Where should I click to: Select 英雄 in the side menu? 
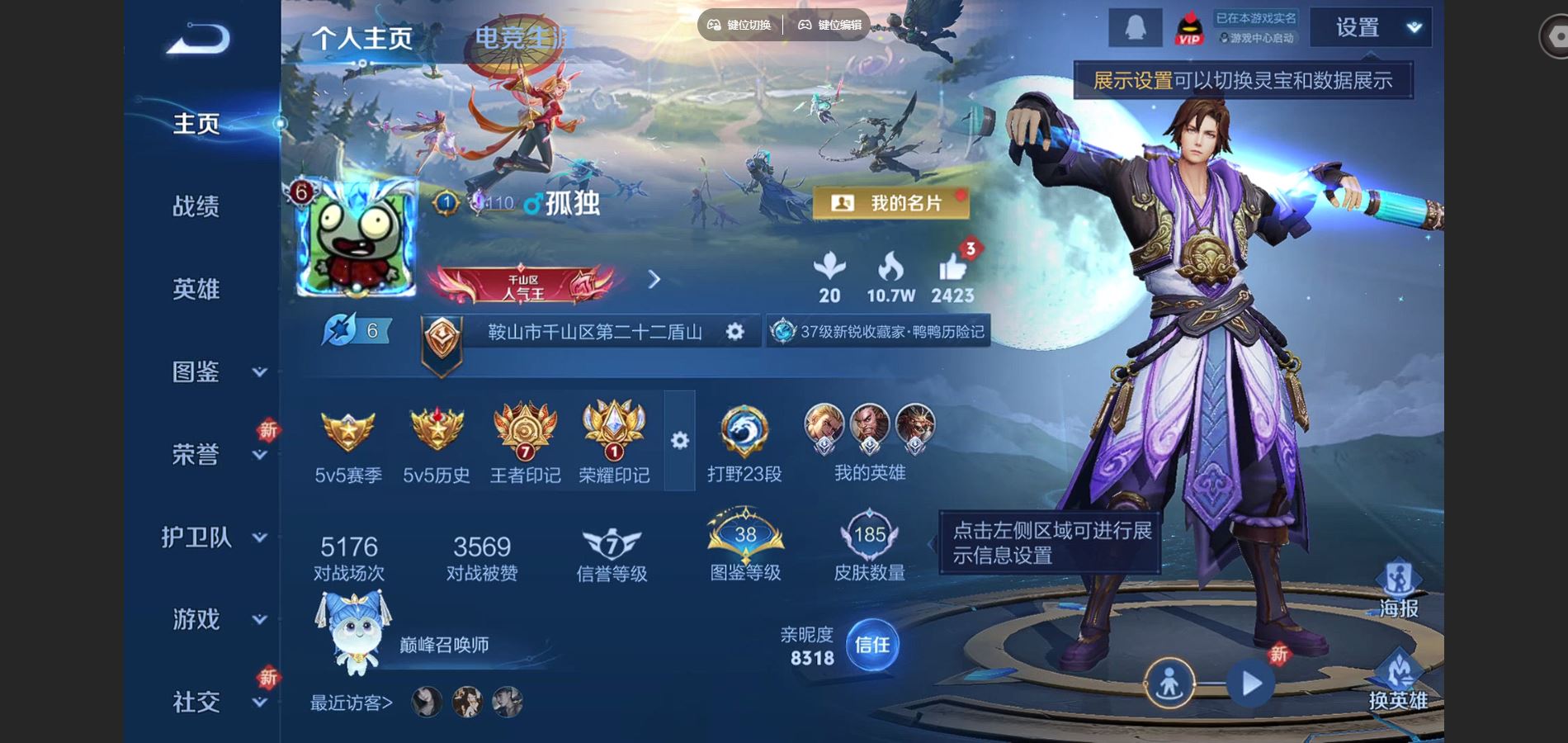point(196,289)
